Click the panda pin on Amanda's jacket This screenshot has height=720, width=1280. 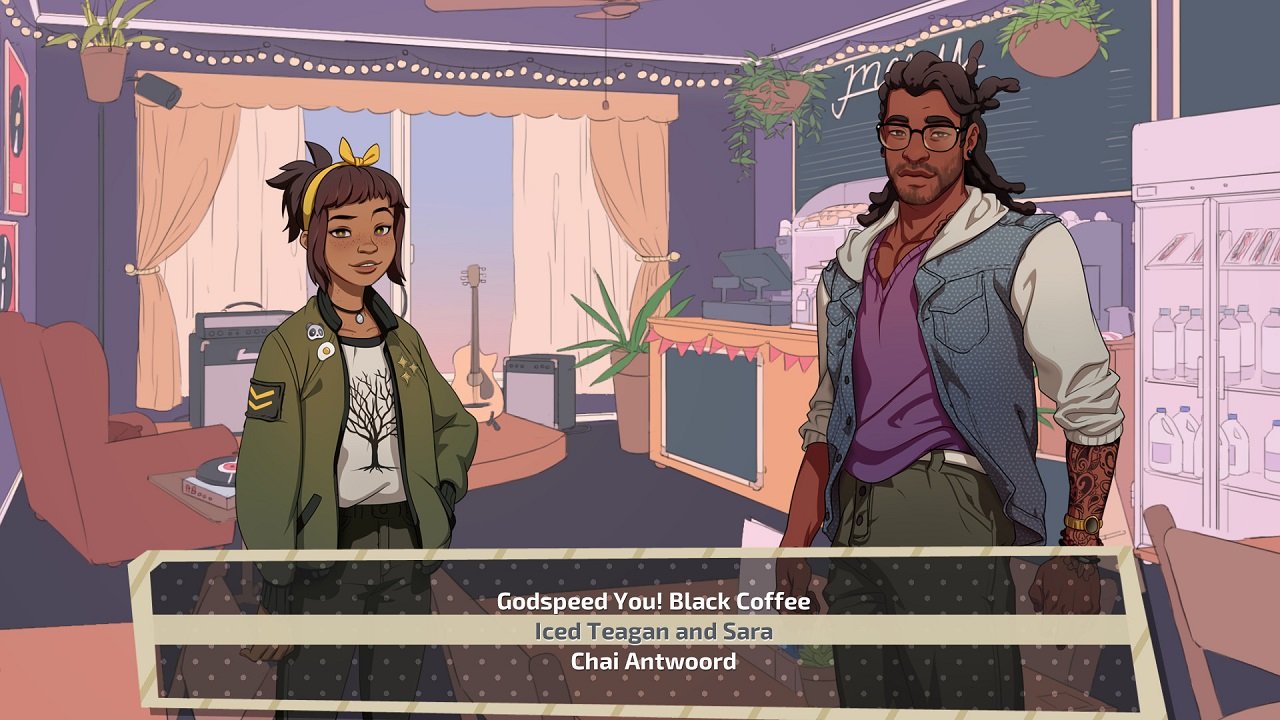pyautogui.click(x=316, y=330)
